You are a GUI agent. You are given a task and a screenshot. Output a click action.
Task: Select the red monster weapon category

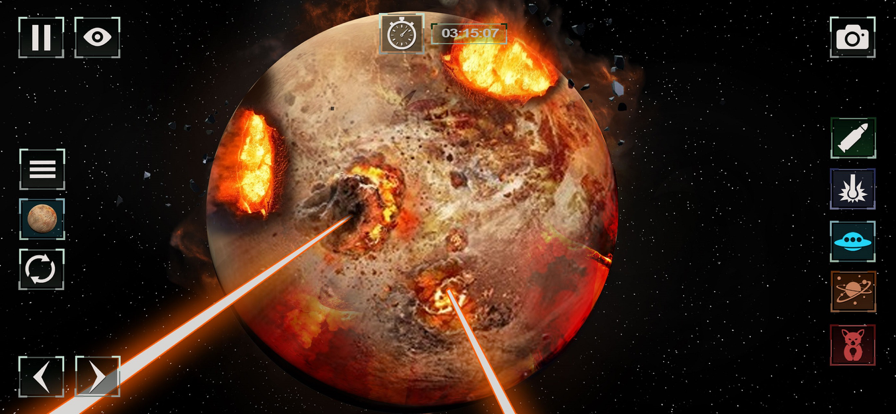852,344
